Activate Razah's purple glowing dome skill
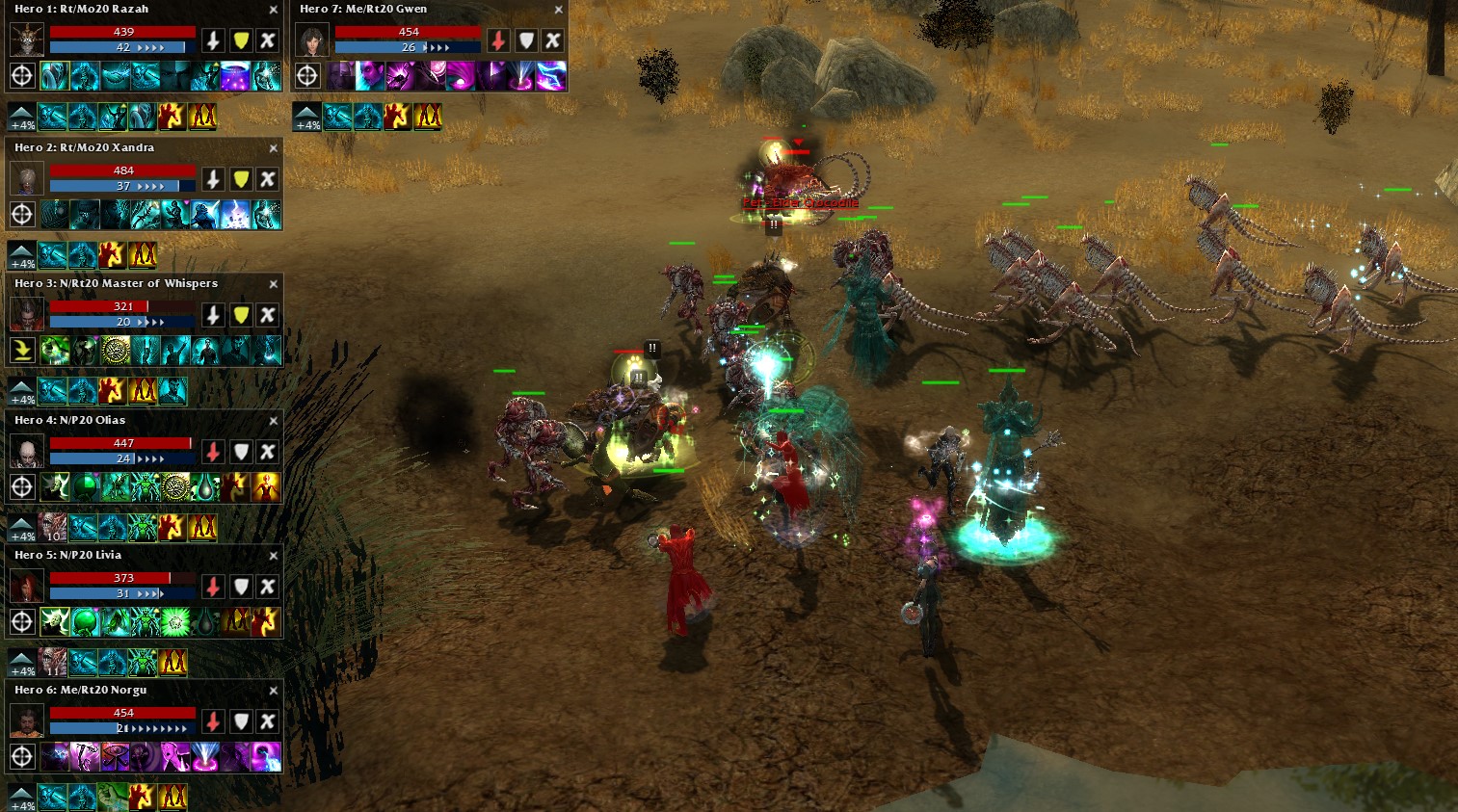The width and height of the screenshot is (1458, 812). (235, 76)
